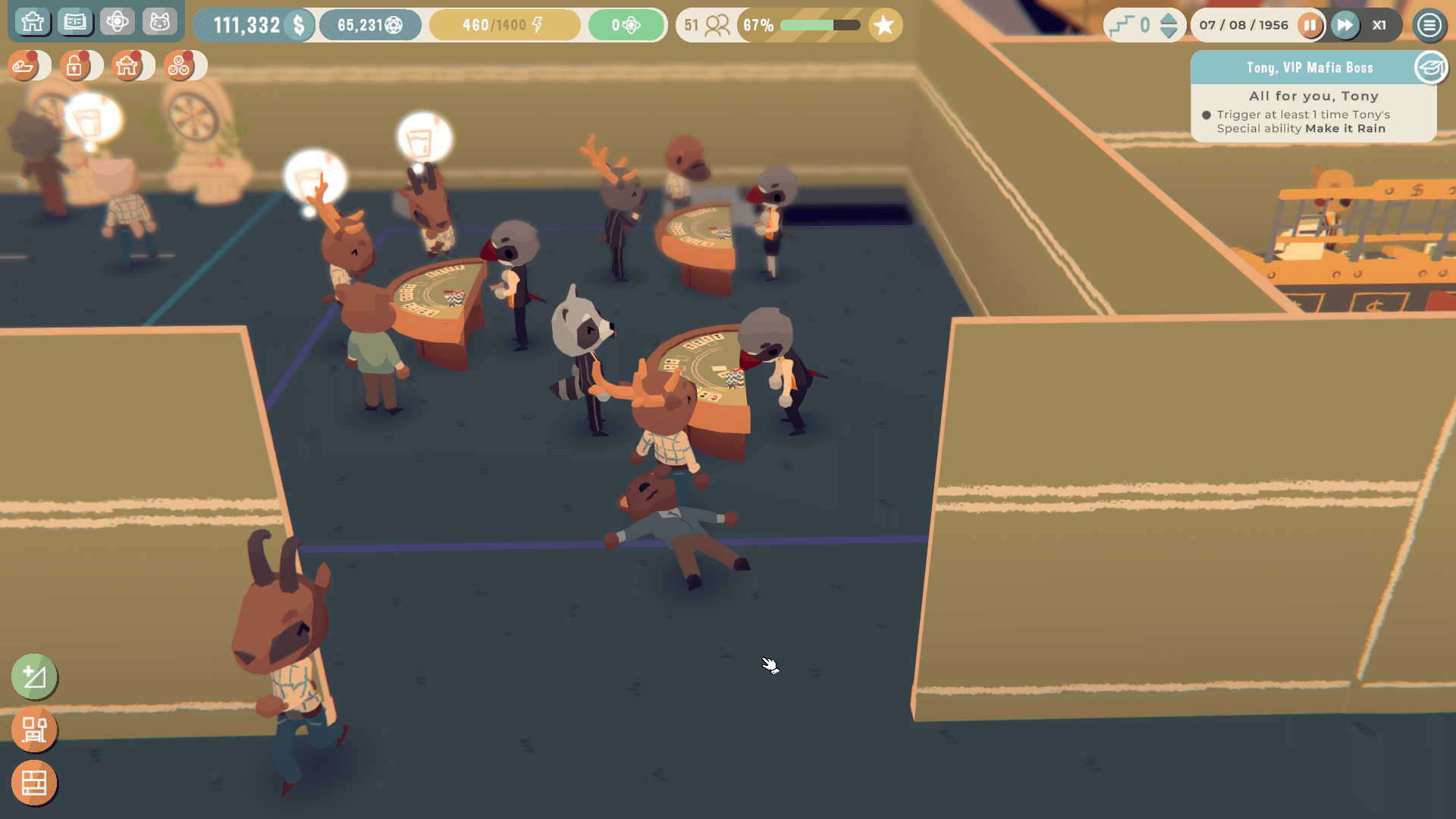Click the star rating button
This screenshot has width=1456, height=819.
pyautogui.click(x=884, y=26)
